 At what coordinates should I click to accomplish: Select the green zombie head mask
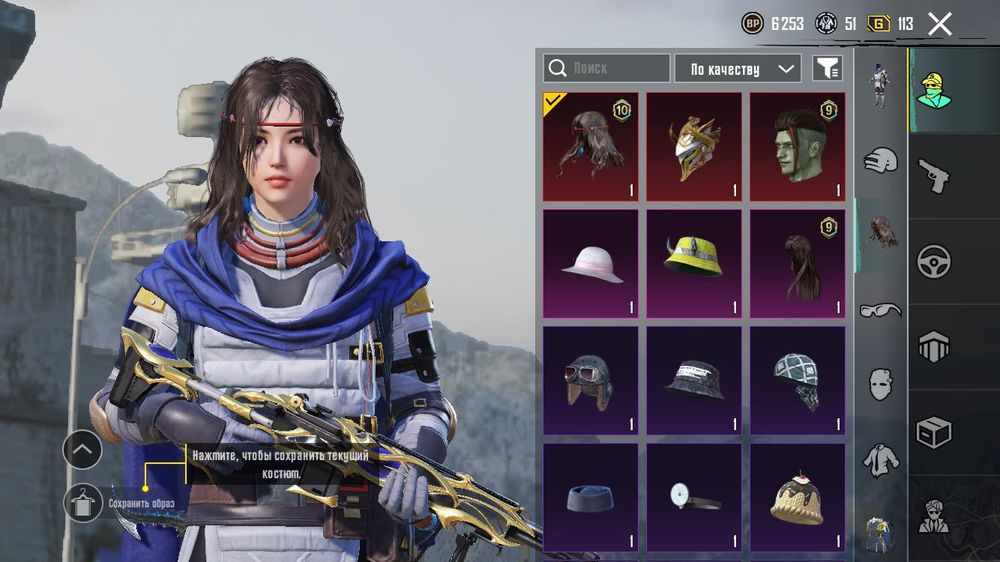(797, 147)
